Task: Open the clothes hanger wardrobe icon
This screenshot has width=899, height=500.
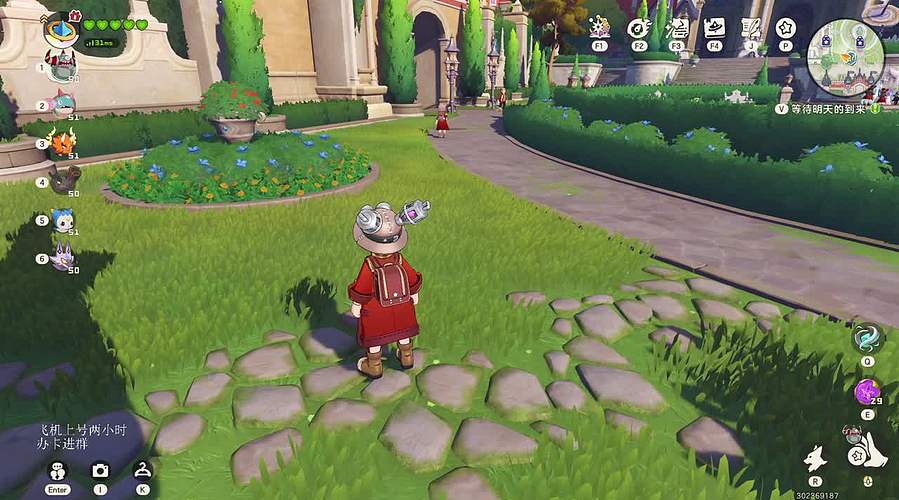Action: 142,470
